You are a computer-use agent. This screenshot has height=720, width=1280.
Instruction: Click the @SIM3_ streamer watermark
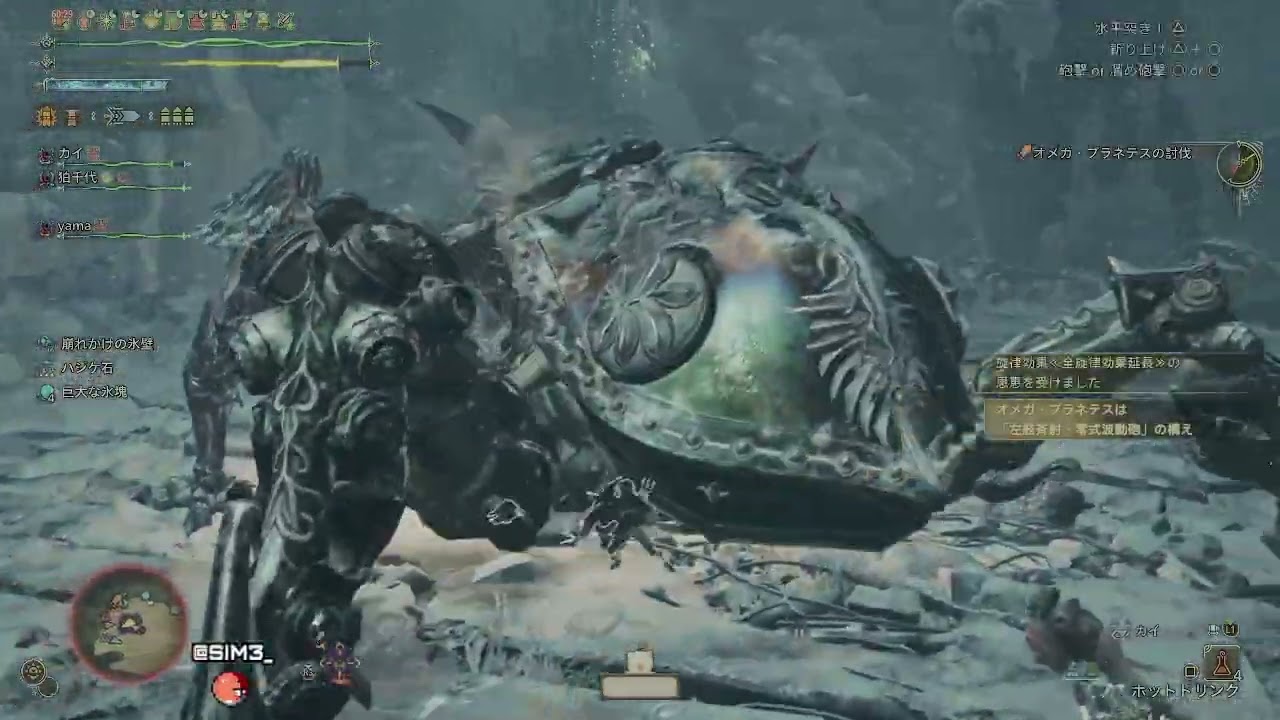tap(232, 654)
